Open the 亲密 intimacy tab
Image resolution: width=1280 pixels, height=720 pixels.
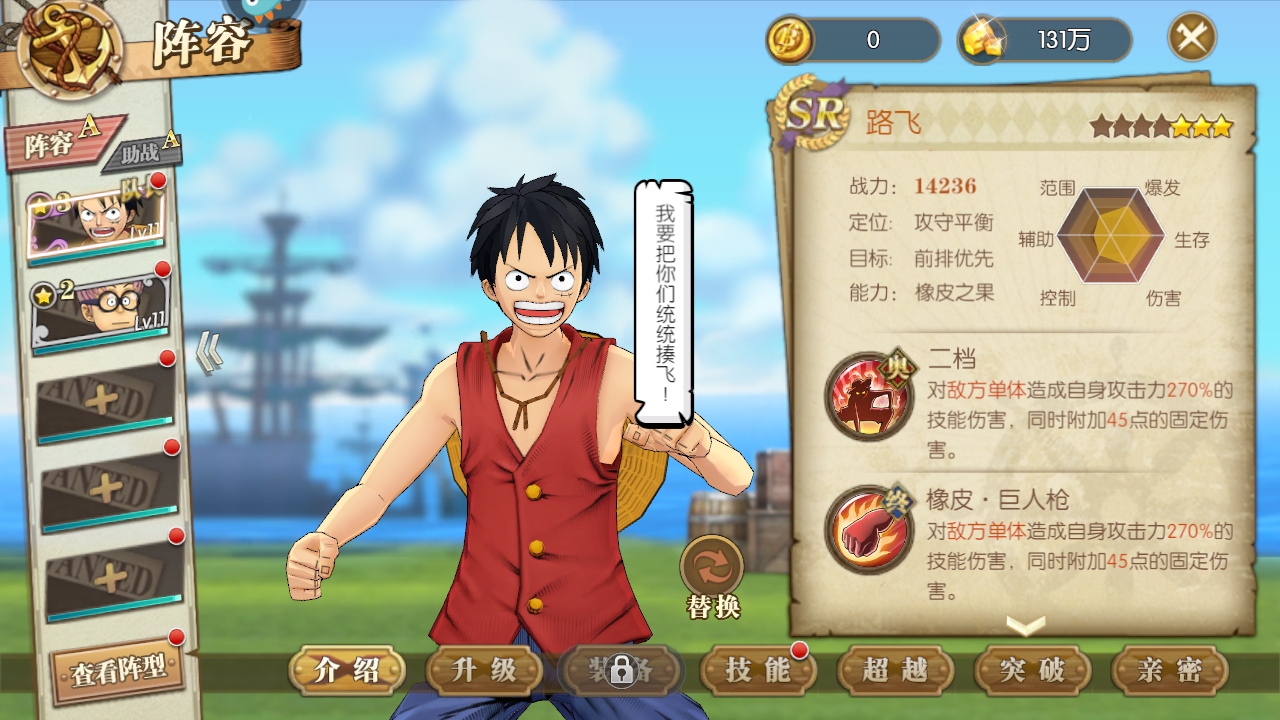coord(1169,670)
